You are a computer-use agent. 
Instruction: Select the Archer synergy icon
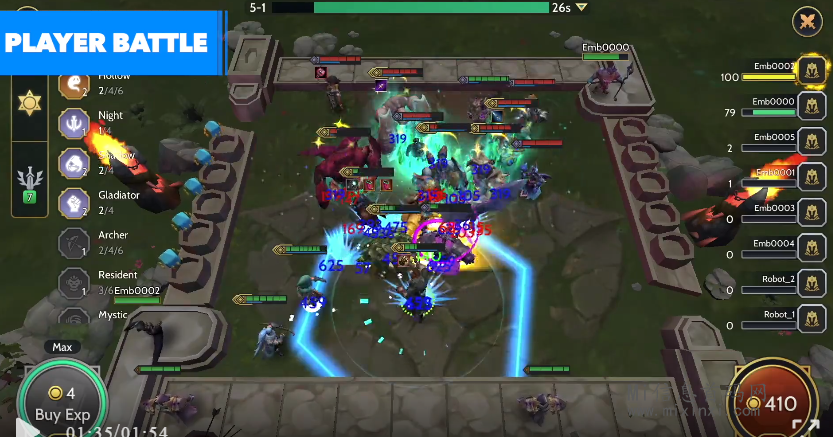73,242
